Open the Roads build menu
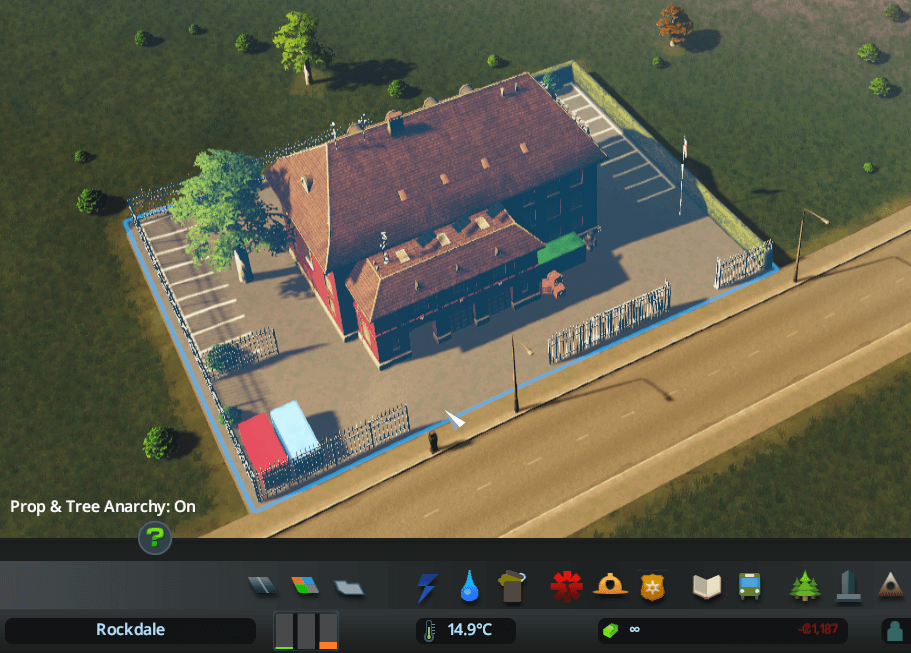 260,586
